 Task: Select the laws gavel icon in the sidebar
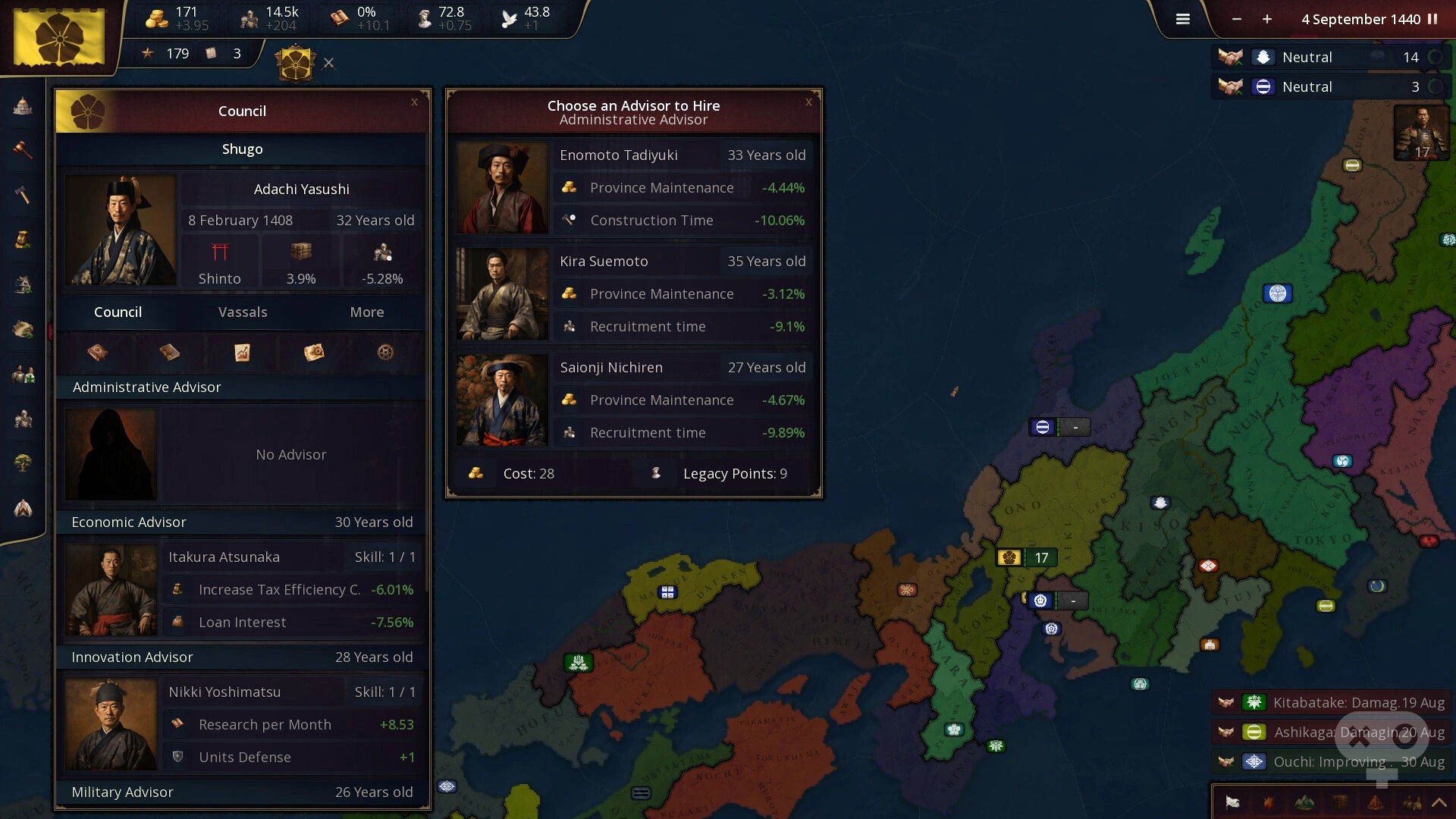[x=23, y=150]
